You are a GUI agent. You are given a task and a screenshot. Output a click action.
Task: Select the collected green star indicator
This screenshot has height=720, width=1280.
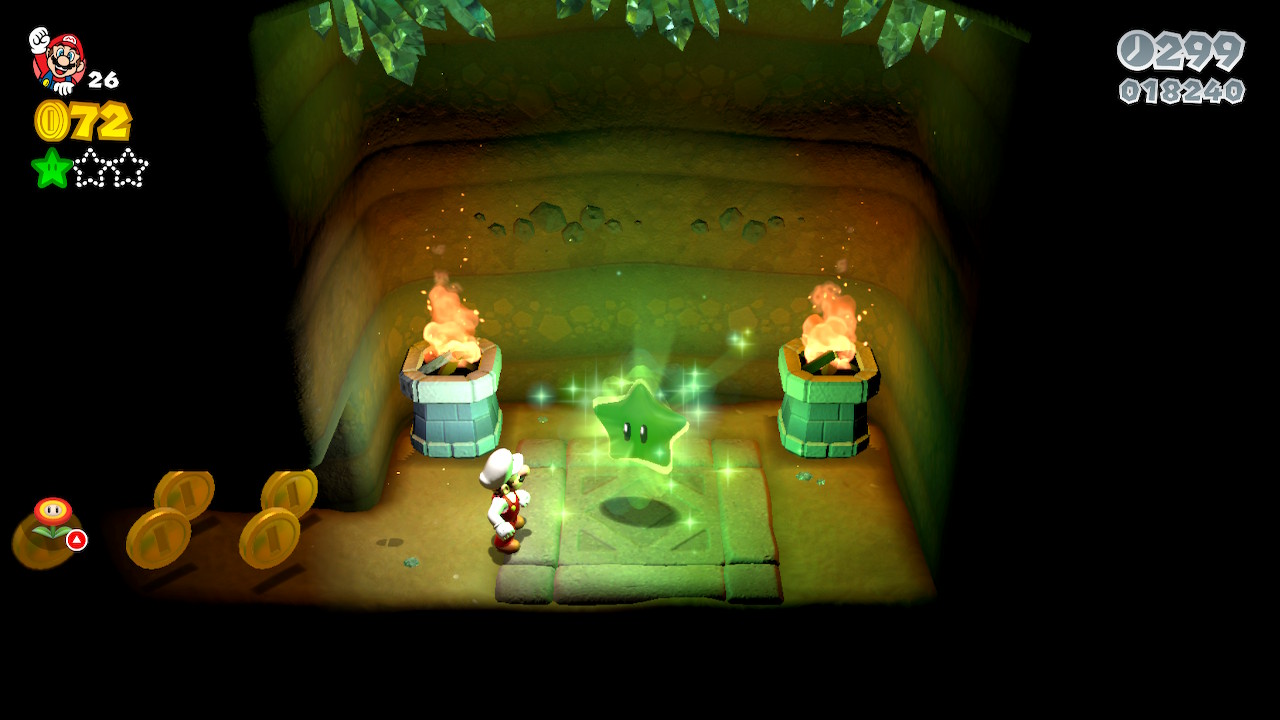click(51, 168)
